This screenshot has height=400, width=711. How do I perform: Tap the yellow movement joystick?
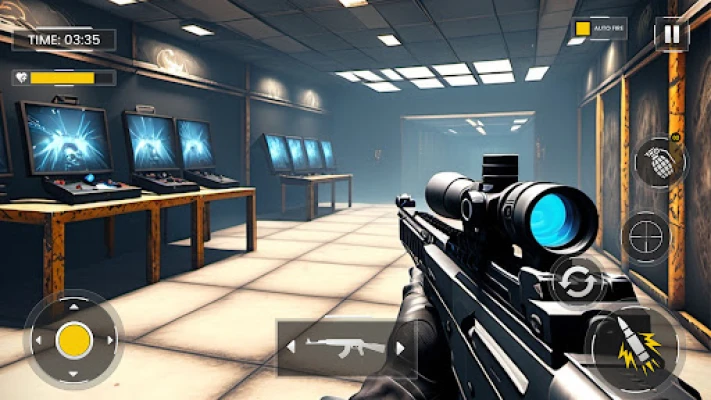pos(74,340)
